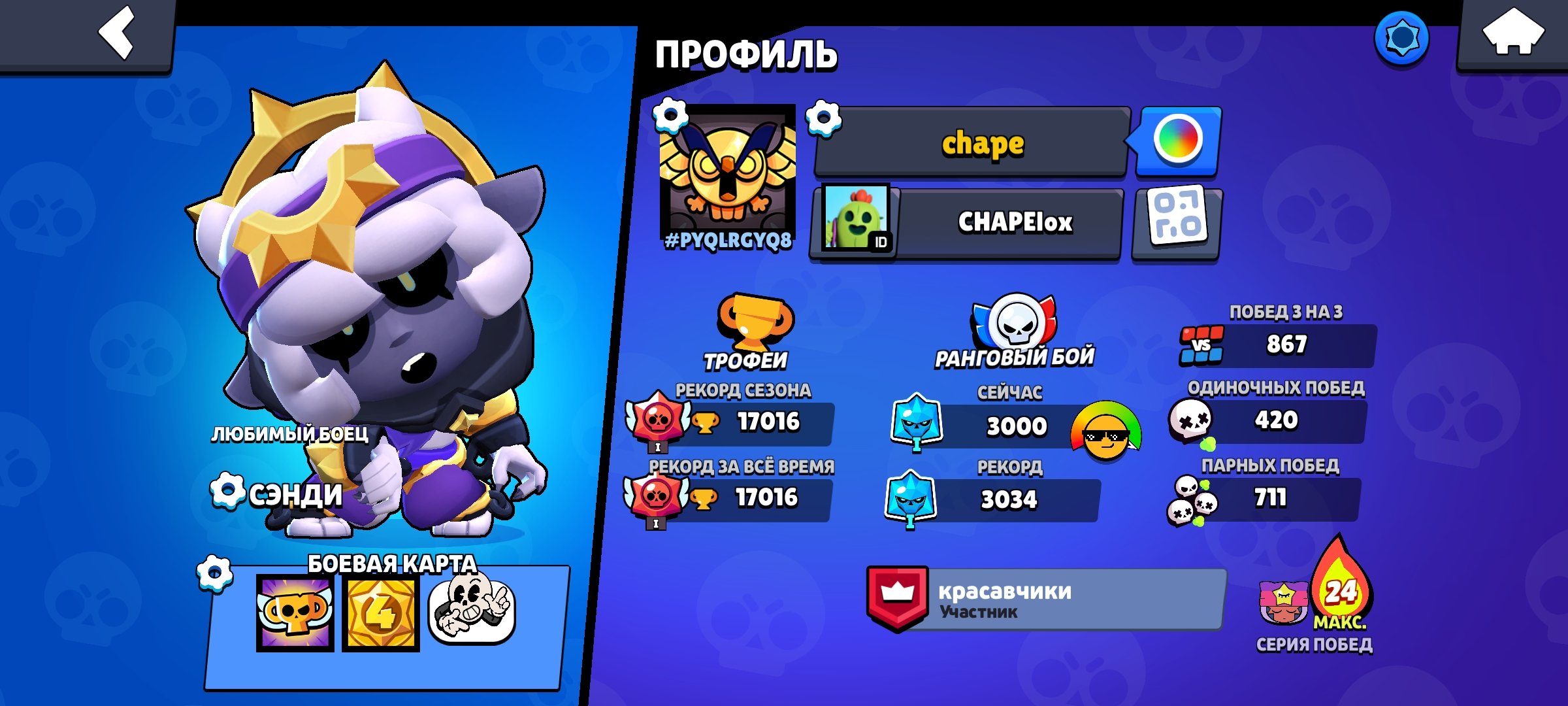
Task: Open the name color wheel picker
Action: (1177, 140)
